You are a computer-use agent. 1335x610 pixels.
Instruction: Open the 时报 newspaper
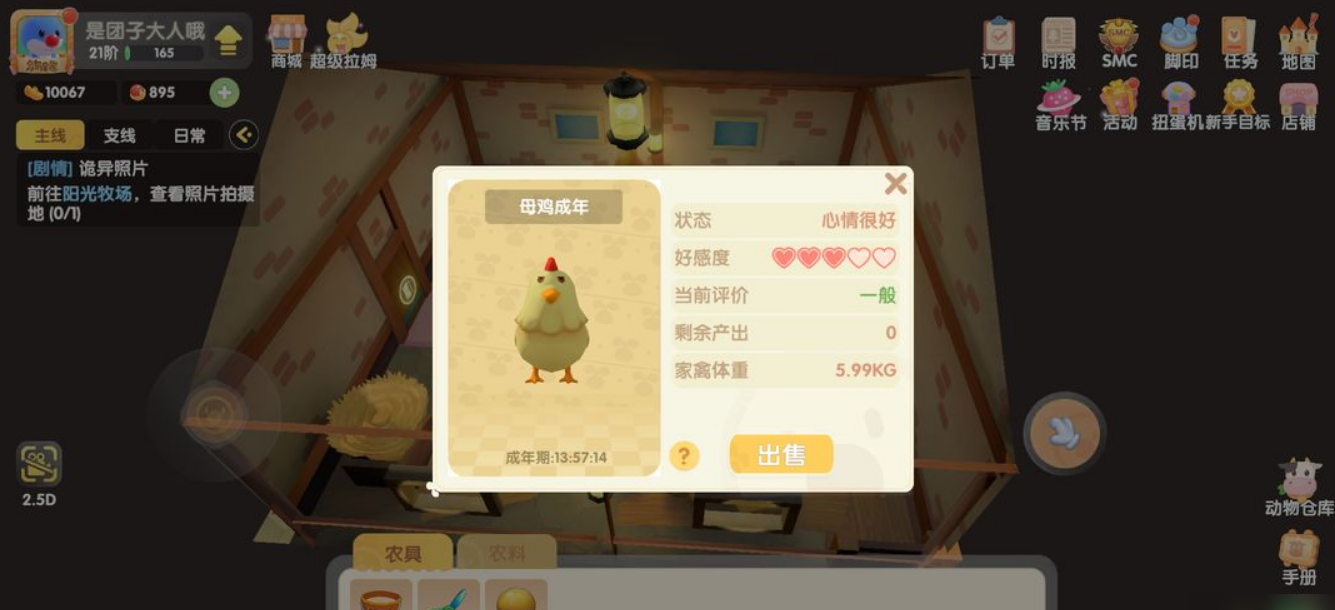[x=1058, y=42]
